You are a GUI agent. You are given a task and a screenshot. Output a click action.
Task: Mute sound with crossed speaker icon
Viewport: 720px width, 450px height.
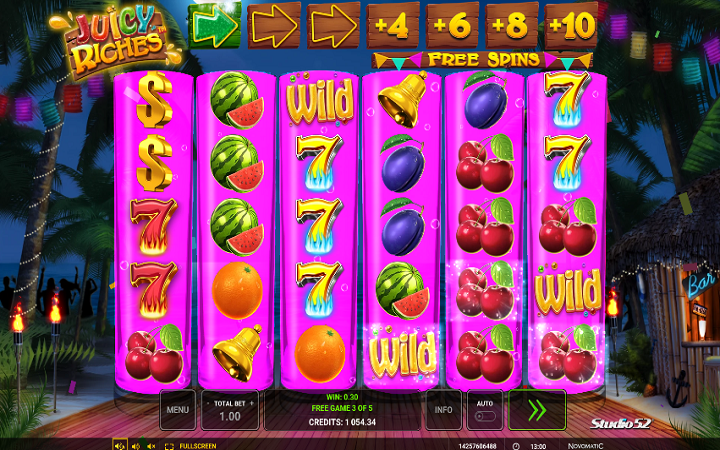coord(152,445)
